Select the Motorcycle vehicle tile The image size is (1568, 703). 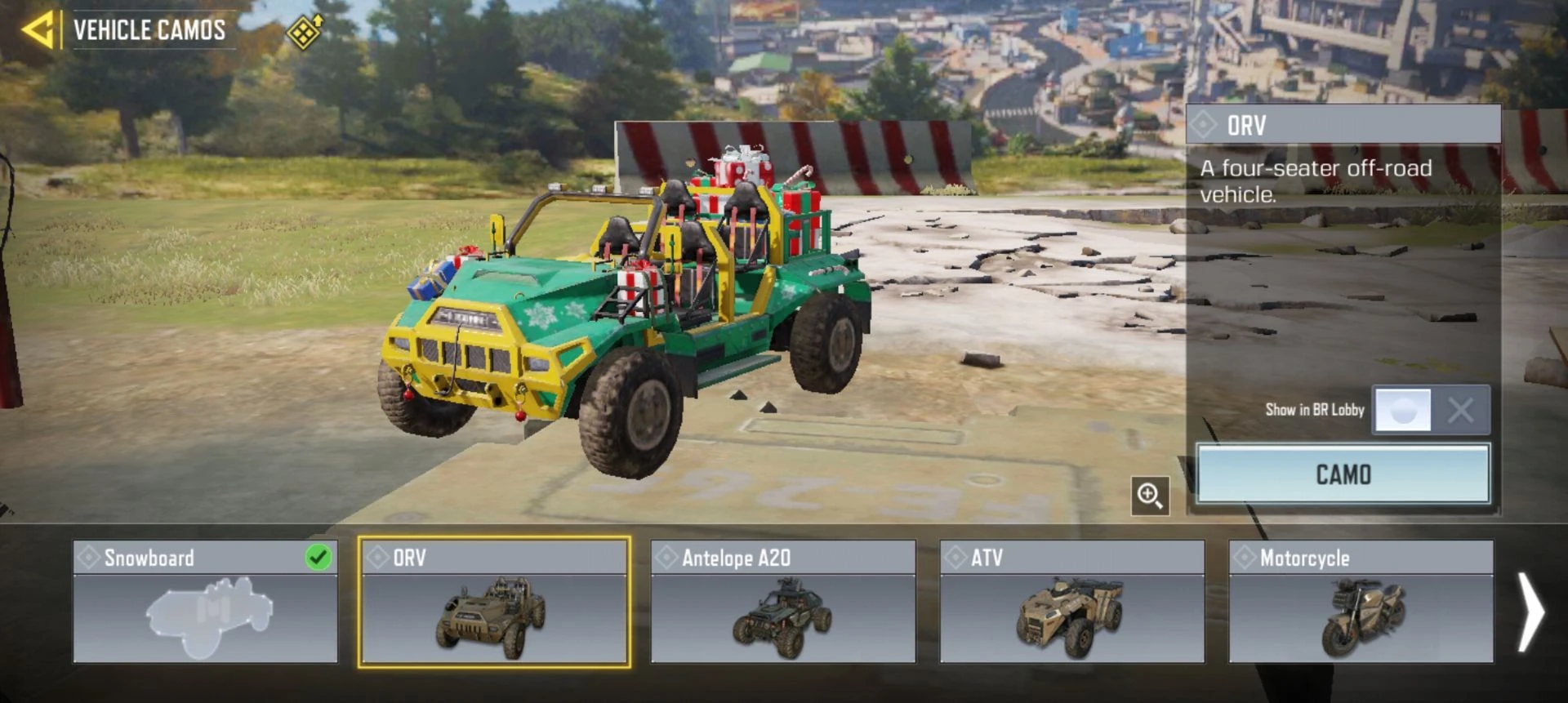tap(1361, 602)
